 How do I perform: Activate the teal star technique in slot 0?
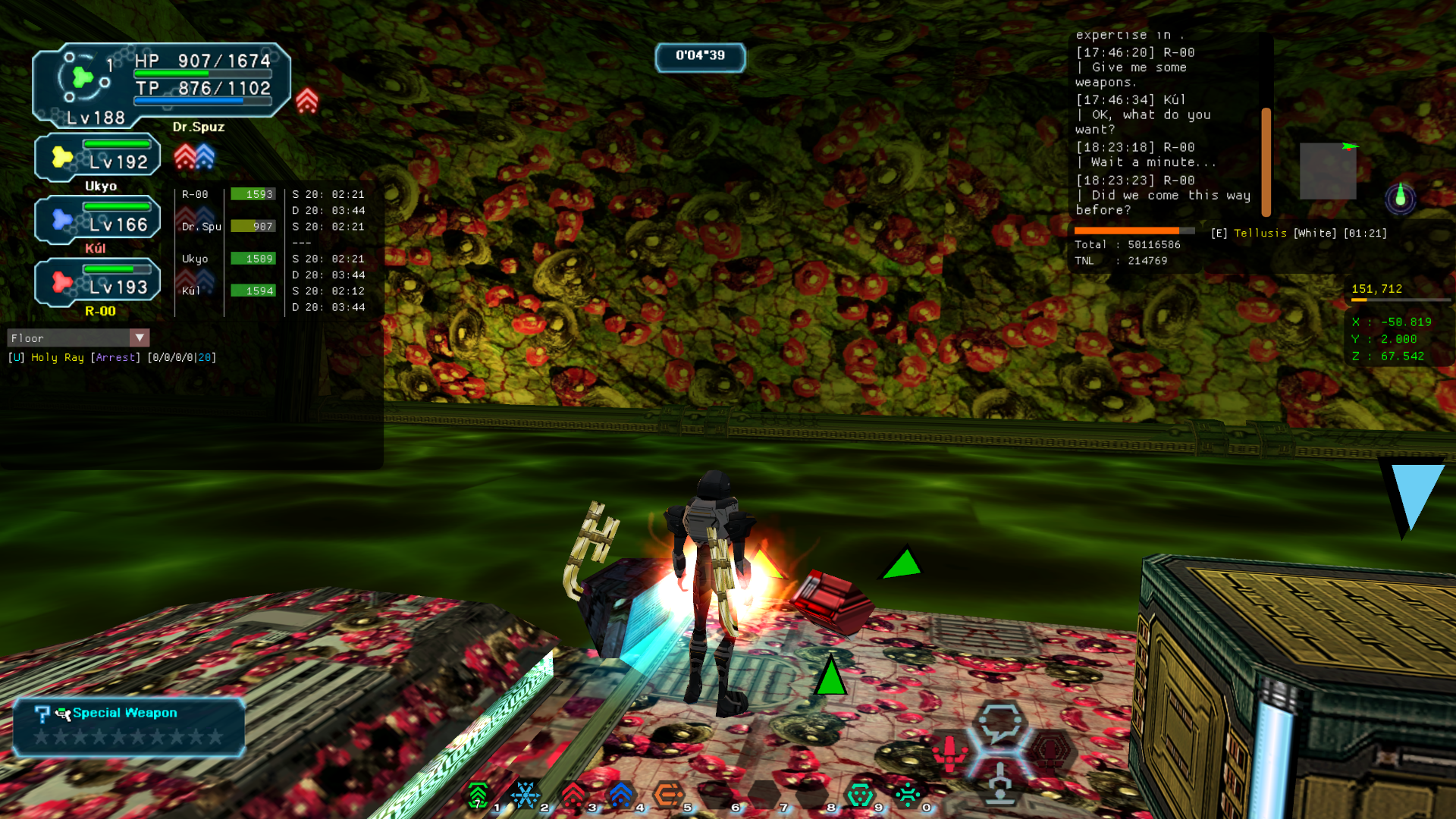908,795
